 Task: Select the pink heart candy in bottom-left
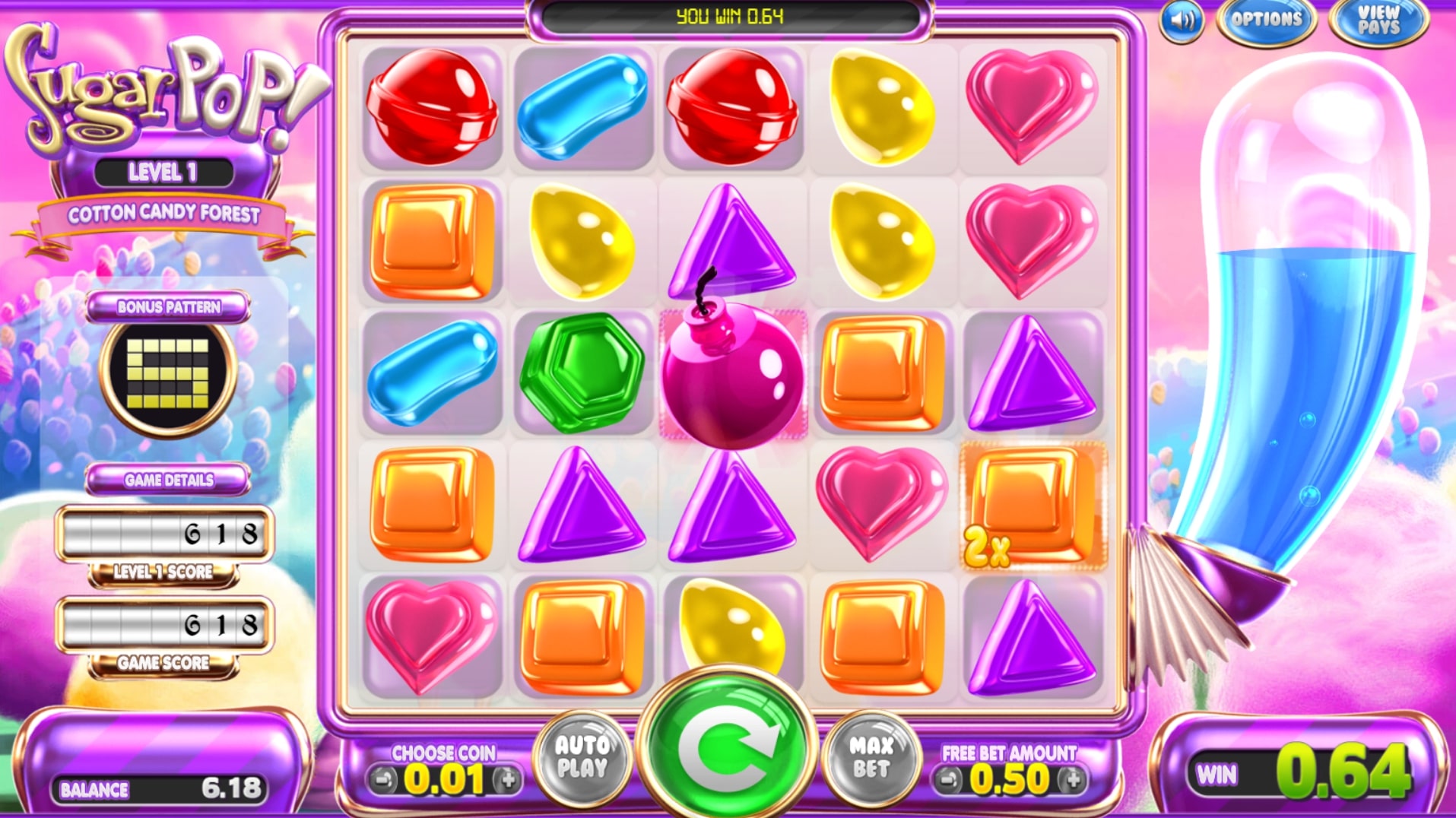coord(431,635)
